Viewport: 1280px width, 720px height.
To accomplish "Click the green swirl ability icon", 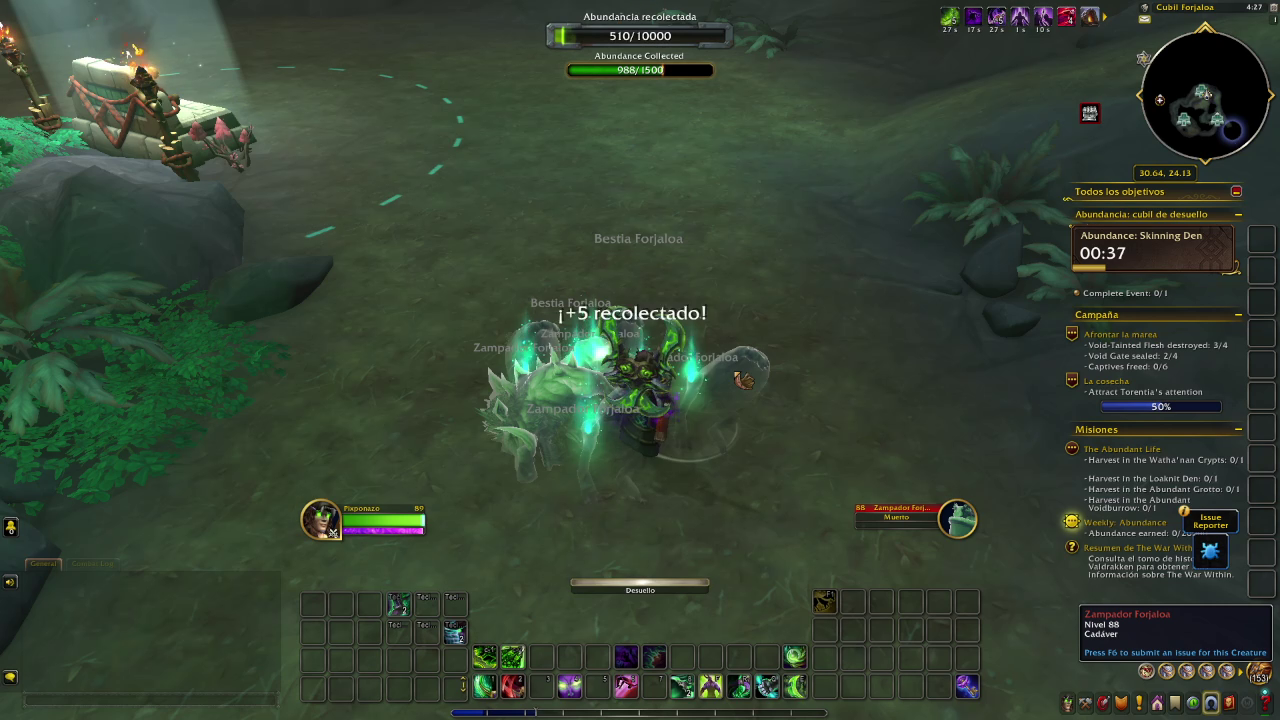I will [x=795, y=657].
